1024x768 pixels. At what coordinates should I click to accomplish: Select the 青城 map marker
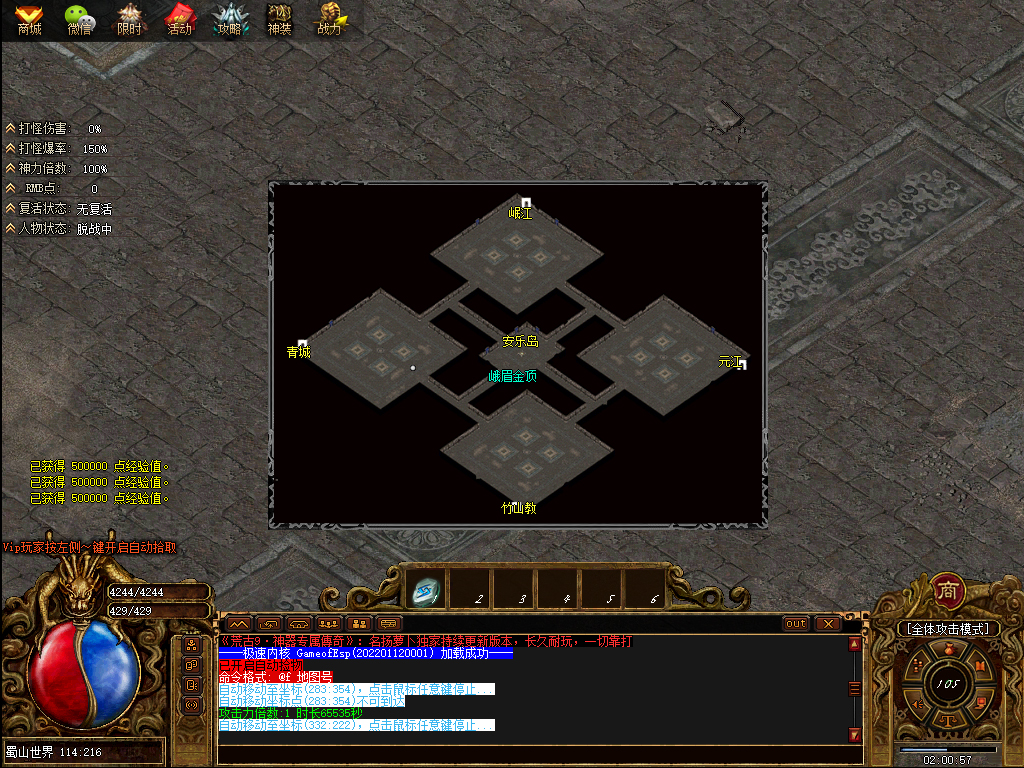click(299, 351)
